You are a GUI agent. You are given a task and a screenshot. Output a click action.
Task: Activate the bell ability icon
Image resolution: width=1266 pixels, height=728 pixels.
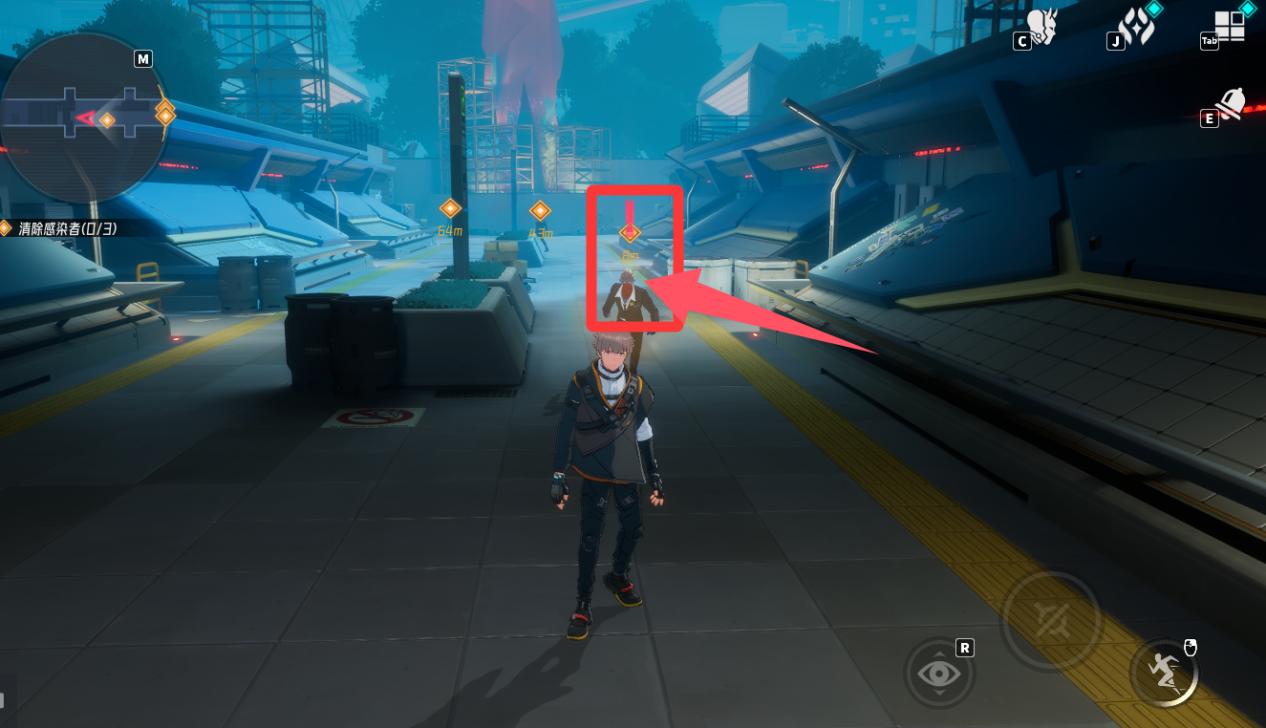[1231, 105]
